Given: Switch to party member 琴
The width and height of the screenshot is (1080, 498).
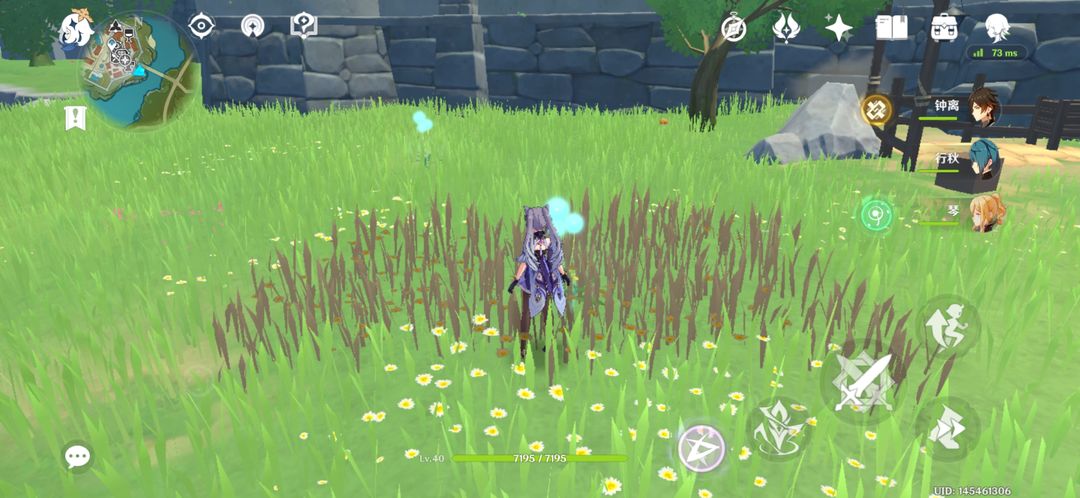Looking at the screenshot, I should [x=986, y=212].
